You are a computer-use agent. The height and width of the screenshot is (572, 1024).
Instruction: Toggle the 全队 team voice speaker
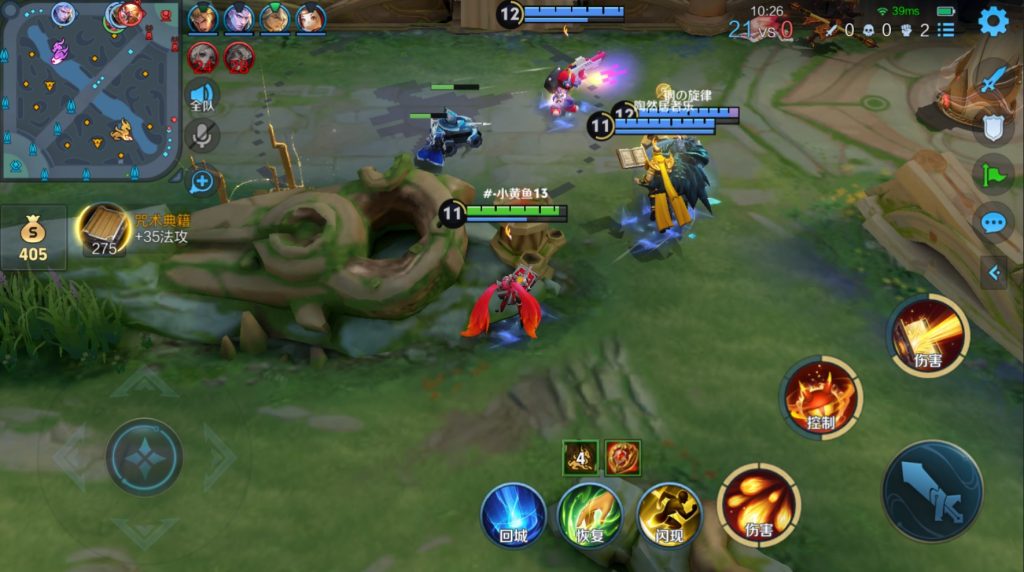tap(202, 97)
